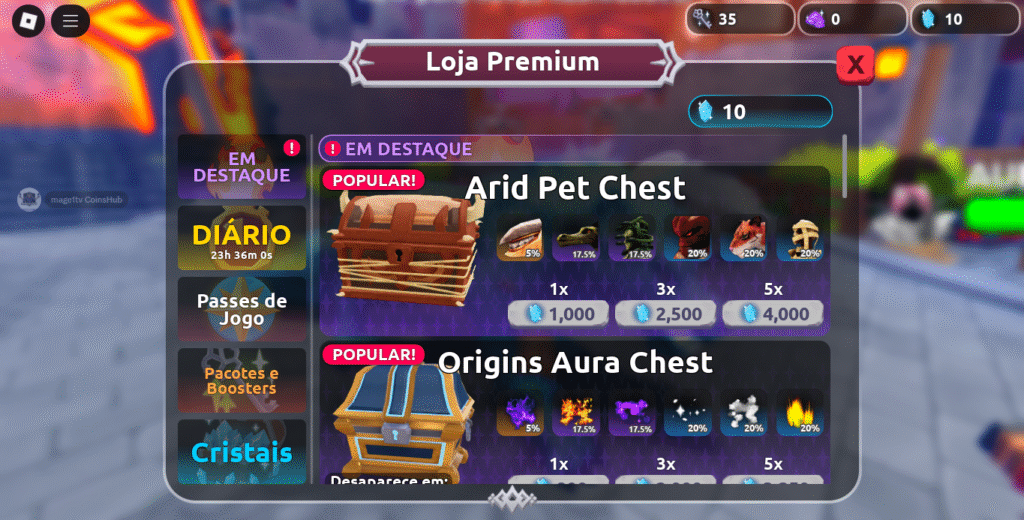Buy 5x Arid Pet Chest for 4,000

click(x=774, y=314)
